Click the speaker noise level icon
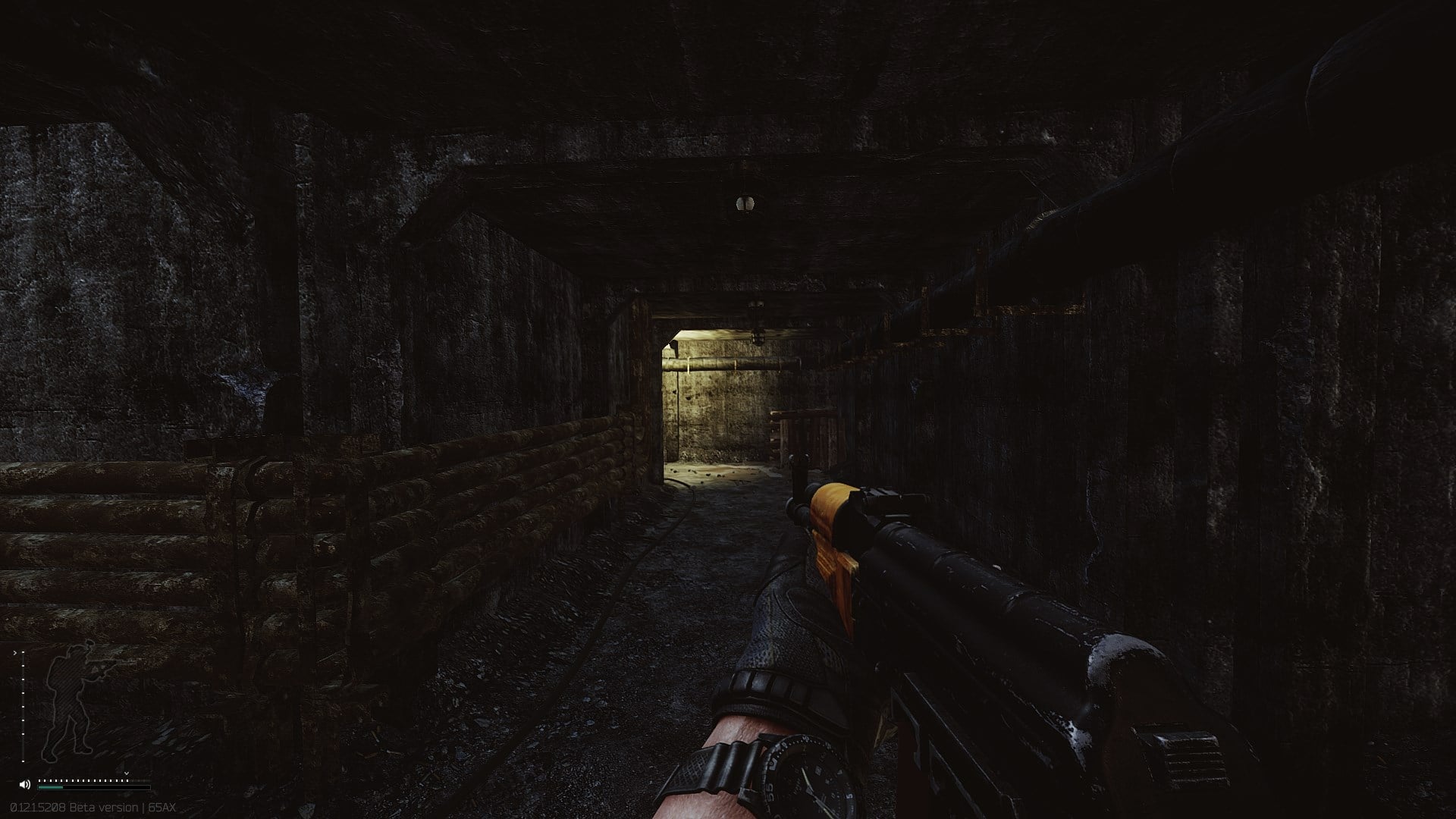1456x819 pixels. 25,784
